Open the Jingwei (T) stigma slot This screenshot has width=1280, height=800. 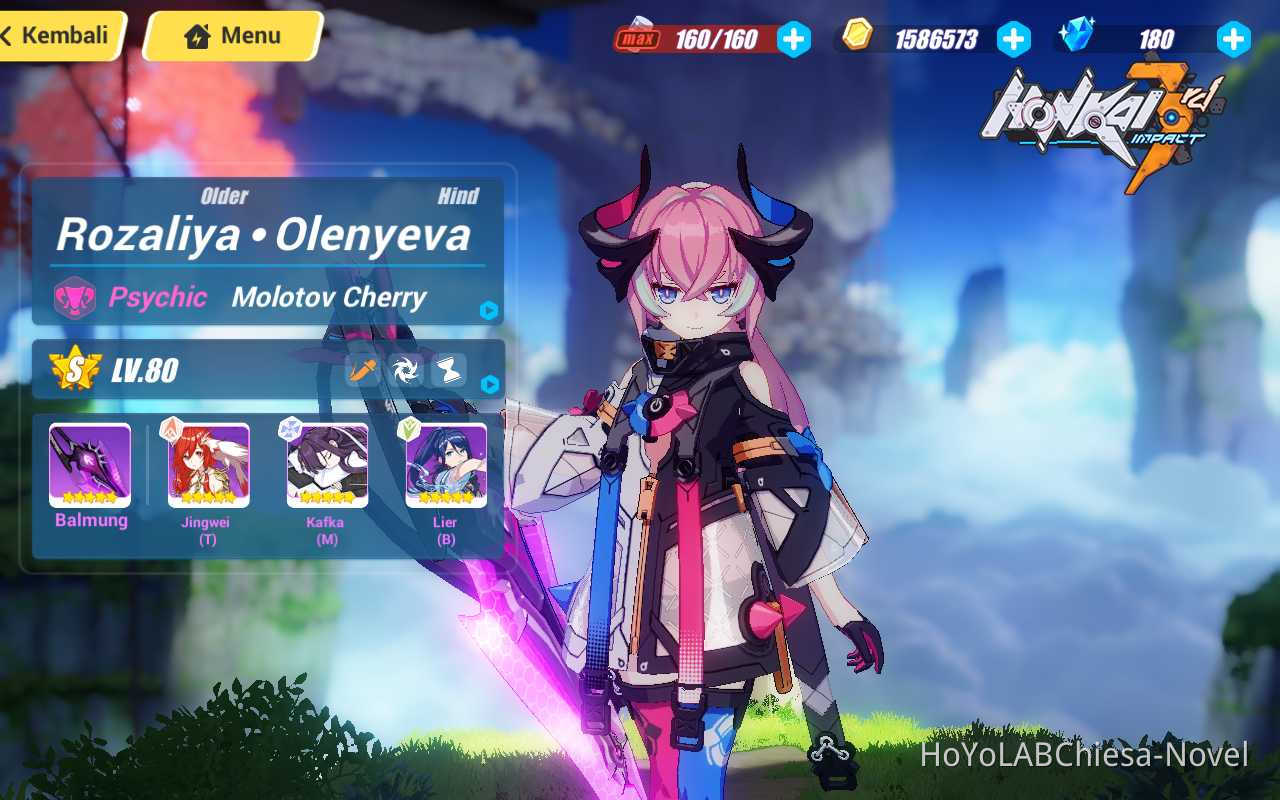(208, 465)
